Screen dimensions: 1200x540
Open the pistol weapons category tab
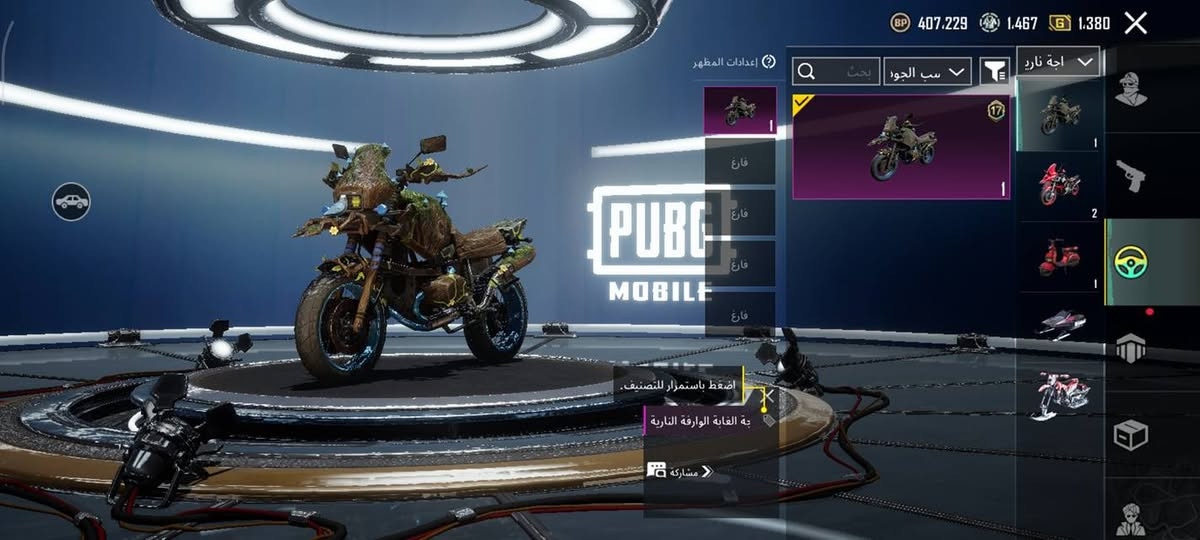(x=1132, y=177)
